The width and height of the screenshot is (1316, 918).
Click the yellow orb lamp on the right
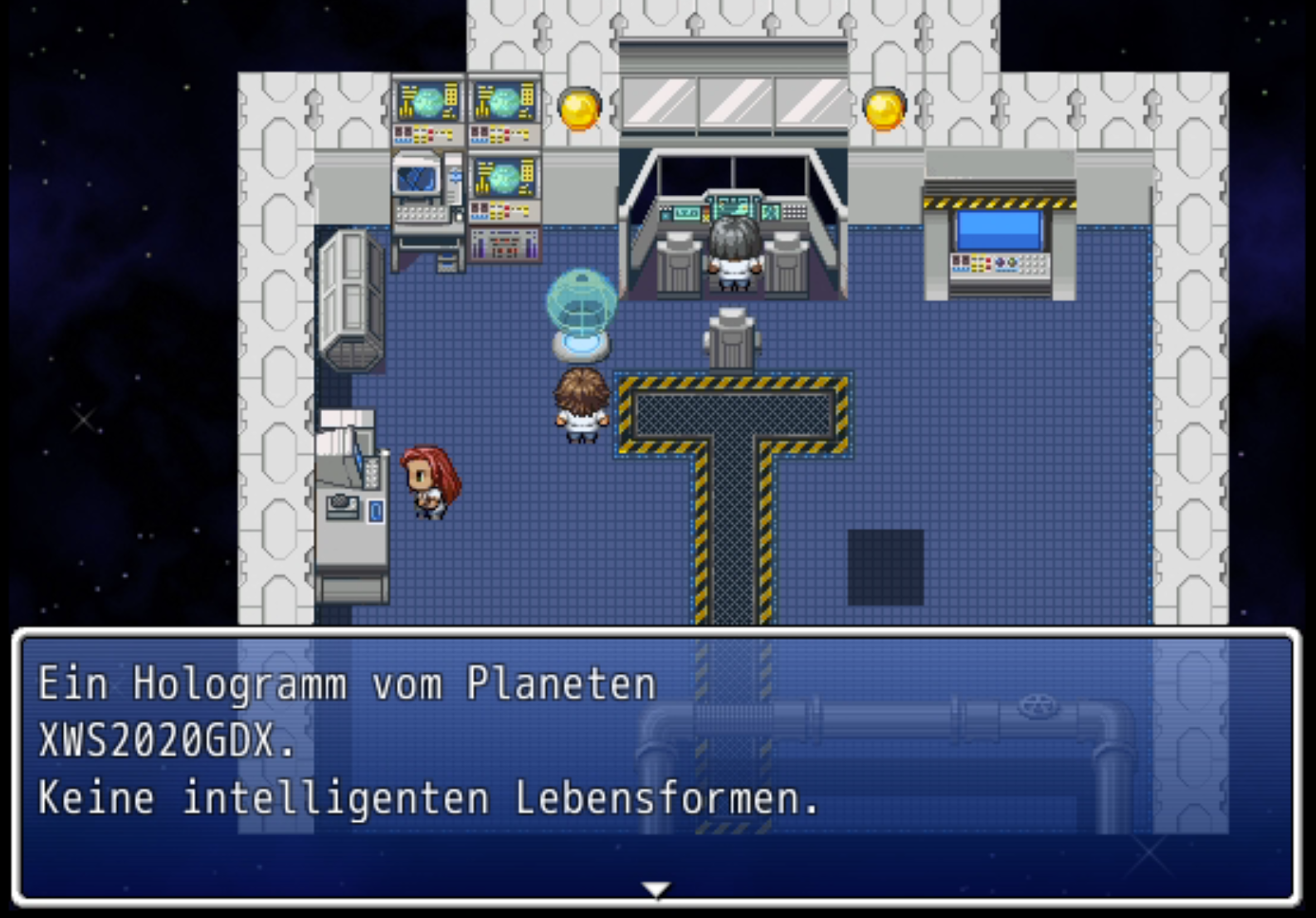pyautogui.click(x=882, y=109)
